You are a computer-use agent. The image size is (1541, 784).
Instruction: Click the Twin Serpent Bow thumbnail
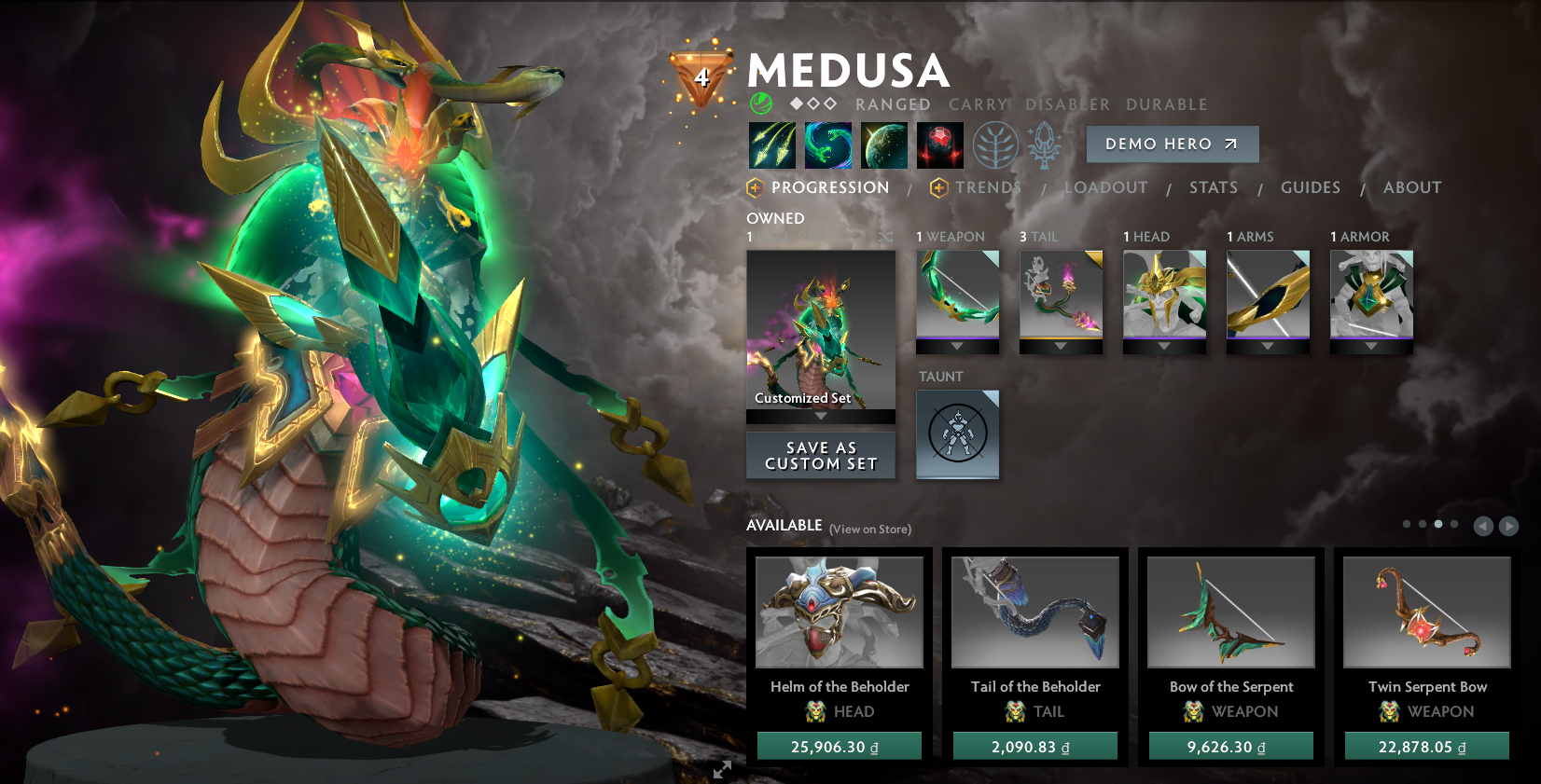(x=1426, y=612)
